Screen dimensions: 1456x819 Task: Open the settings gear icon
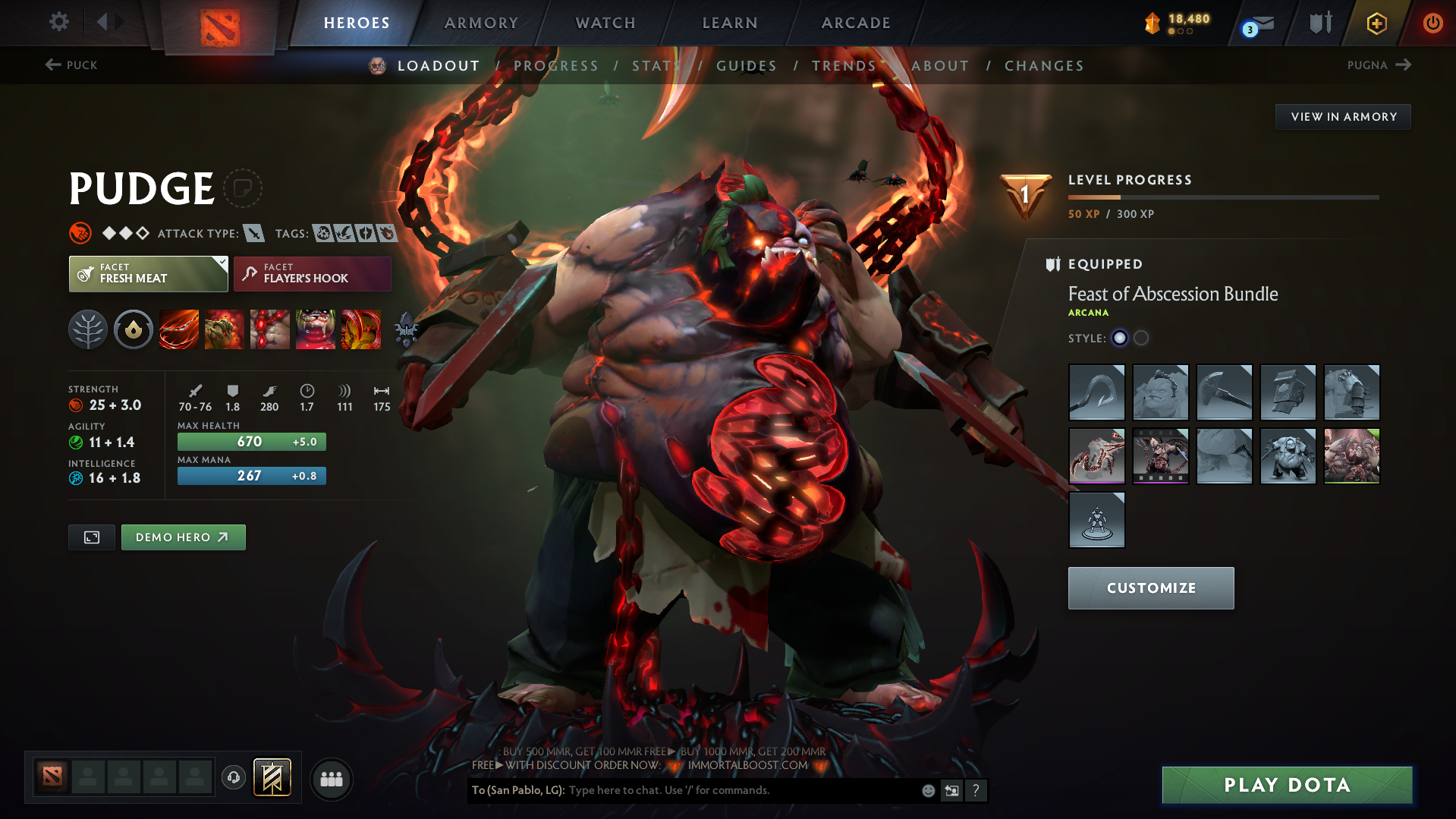pyautogui.click(x=58, y=22)
